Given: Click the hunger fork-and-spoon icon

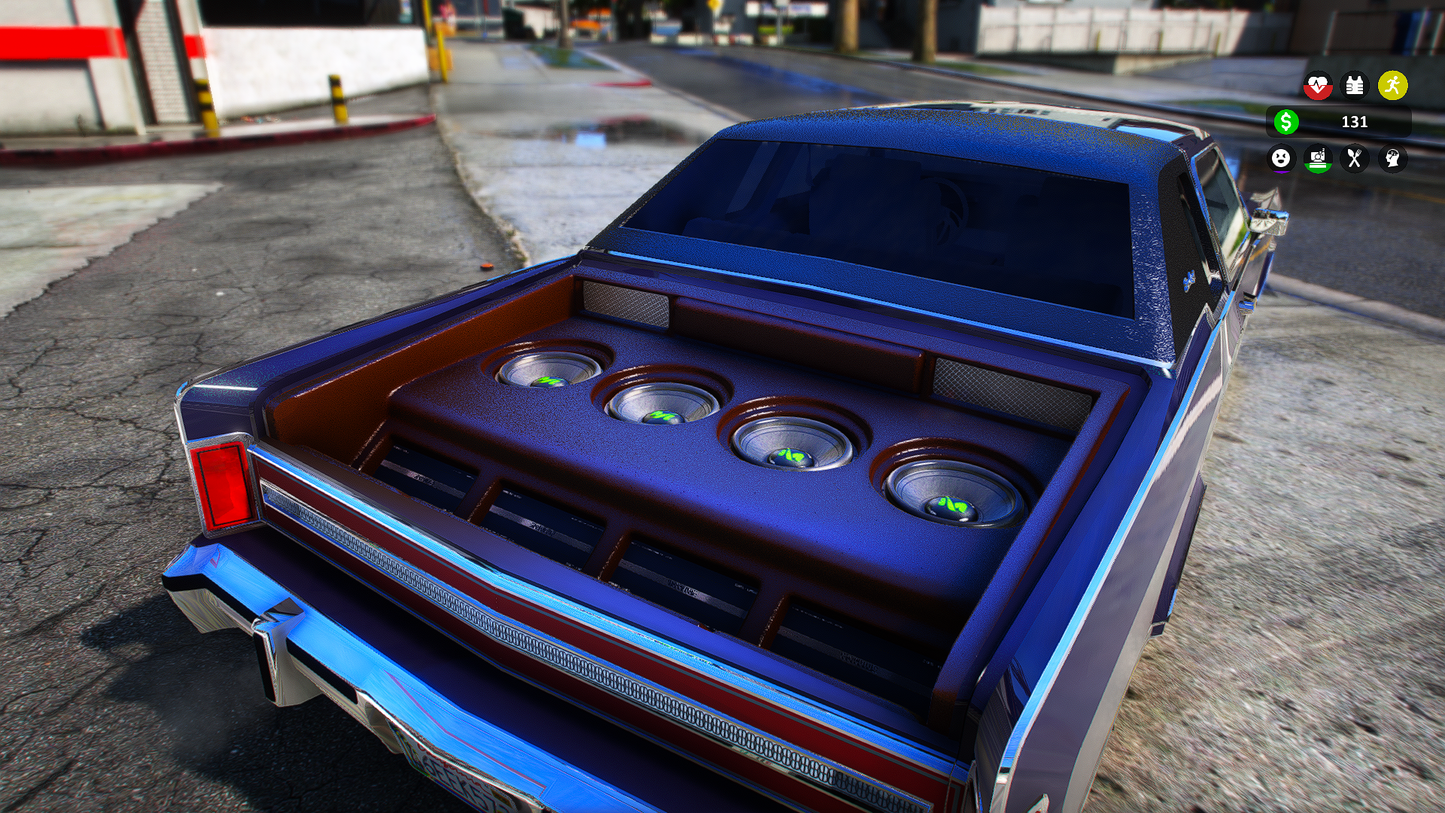Looking at the screenshot, I should coord(1356,159).
